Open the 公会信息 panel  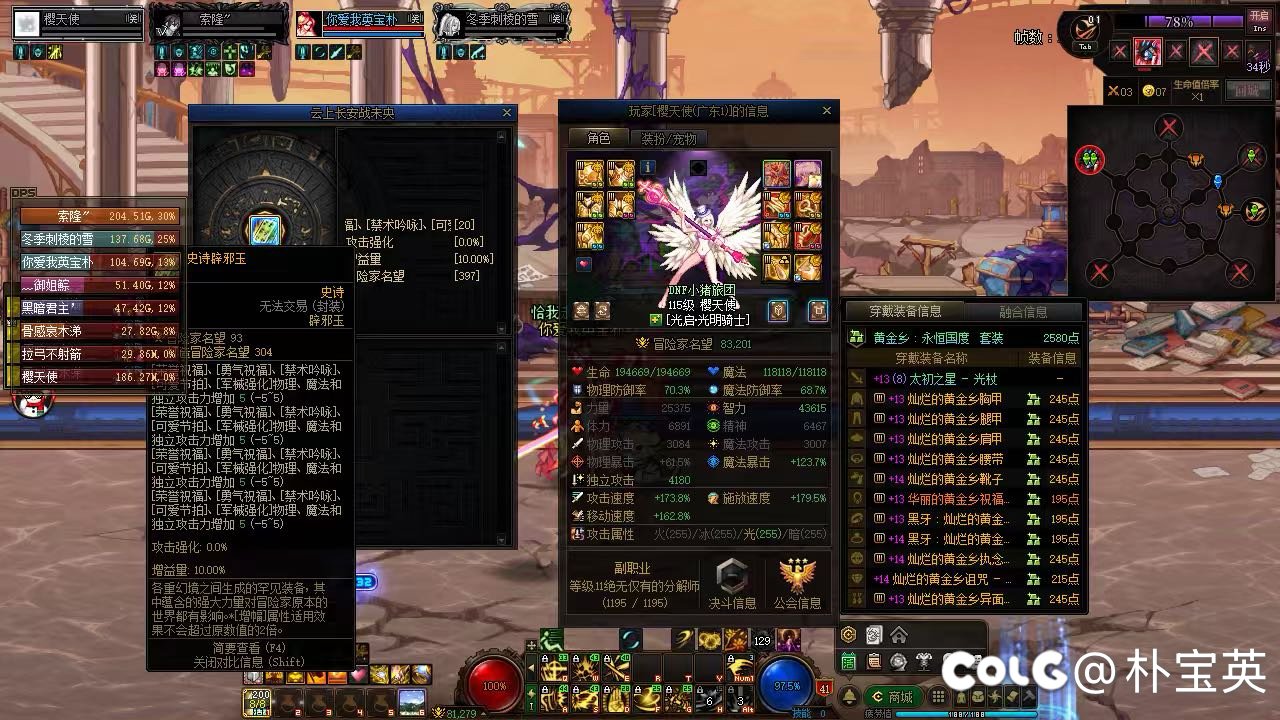[x=797, y=584]
